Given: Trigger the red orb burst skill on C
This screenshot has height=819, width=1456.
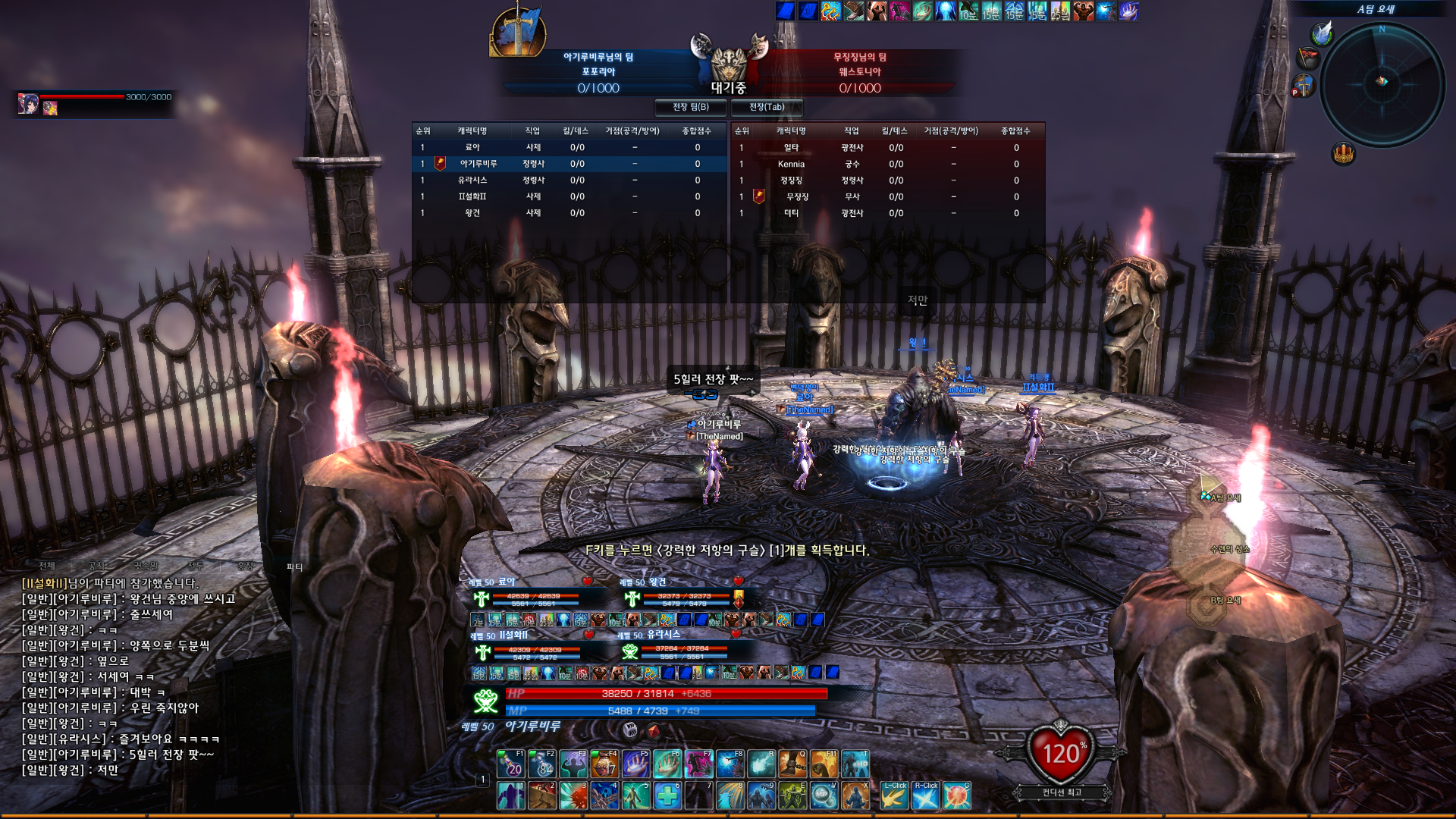Looking at the screenshot, I should tap(957, 795).
